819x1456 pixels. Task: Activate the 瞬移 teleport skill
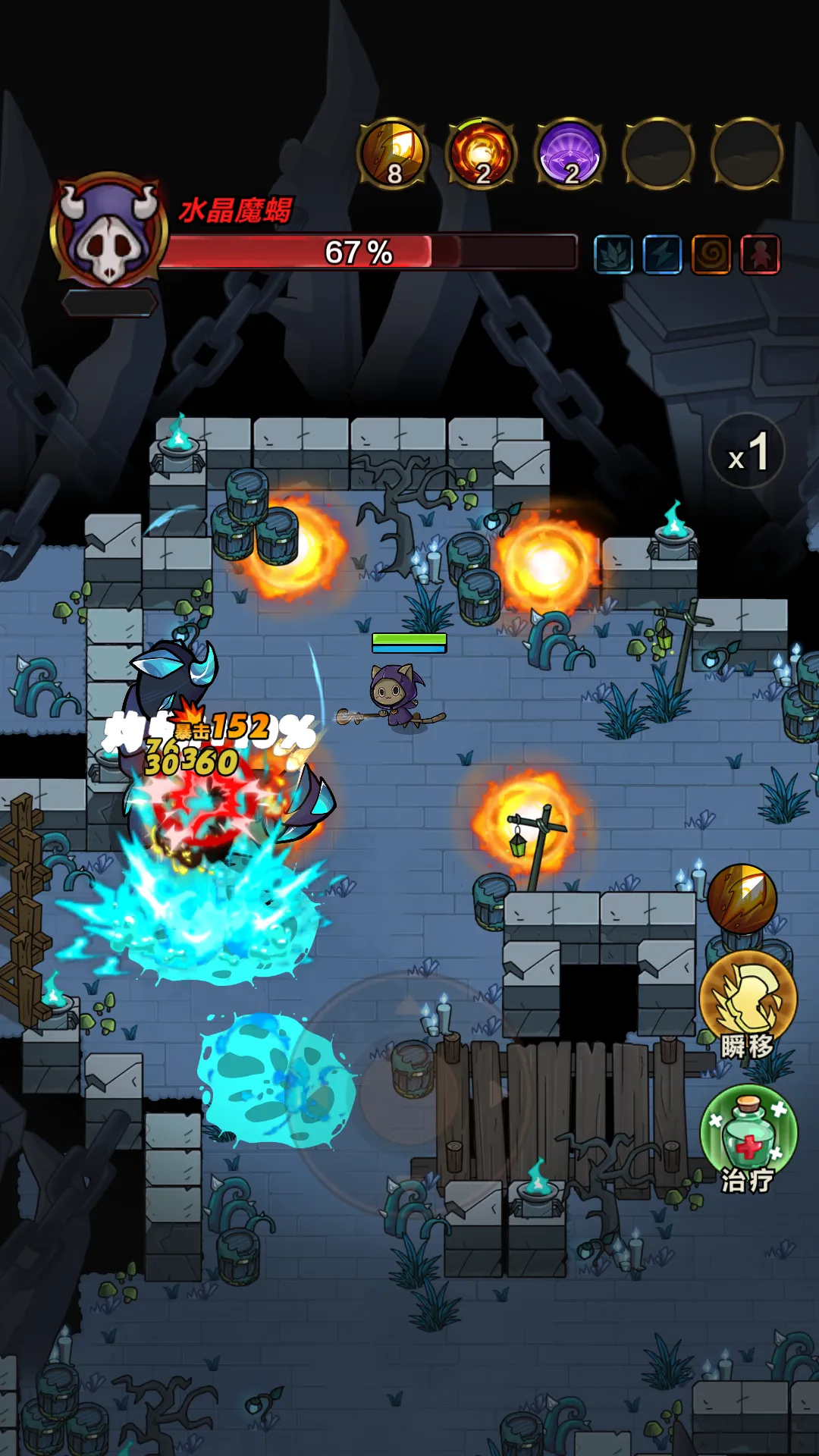coord(748,999)
